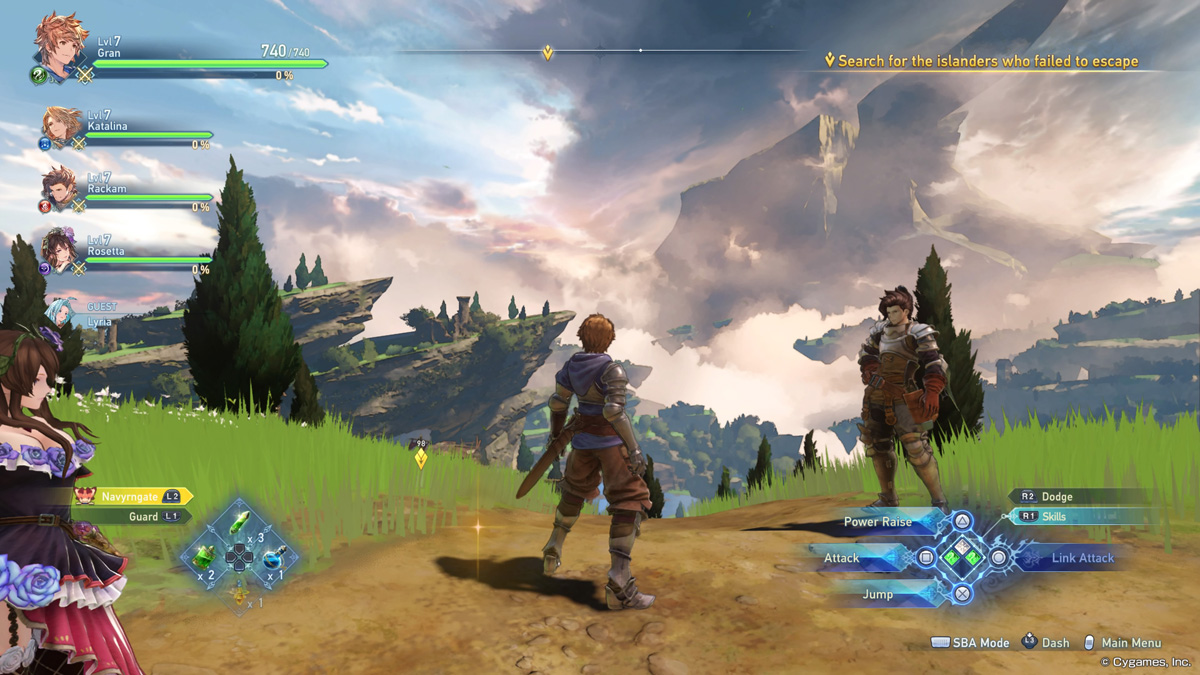Click the yellow compass objective marker
The height and width of the screenshot is (675, 1200).
(547, 52)
